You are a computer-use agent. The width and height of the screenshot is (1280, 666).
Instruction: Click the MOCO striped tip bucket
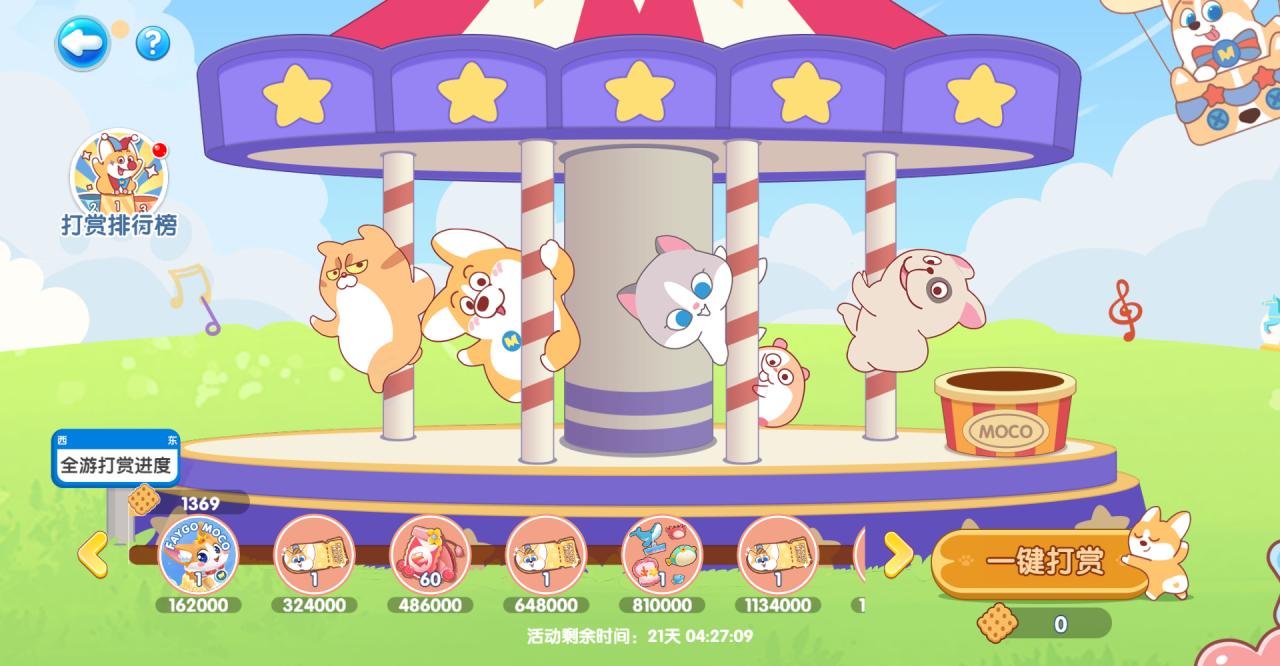pos(1005,412)
